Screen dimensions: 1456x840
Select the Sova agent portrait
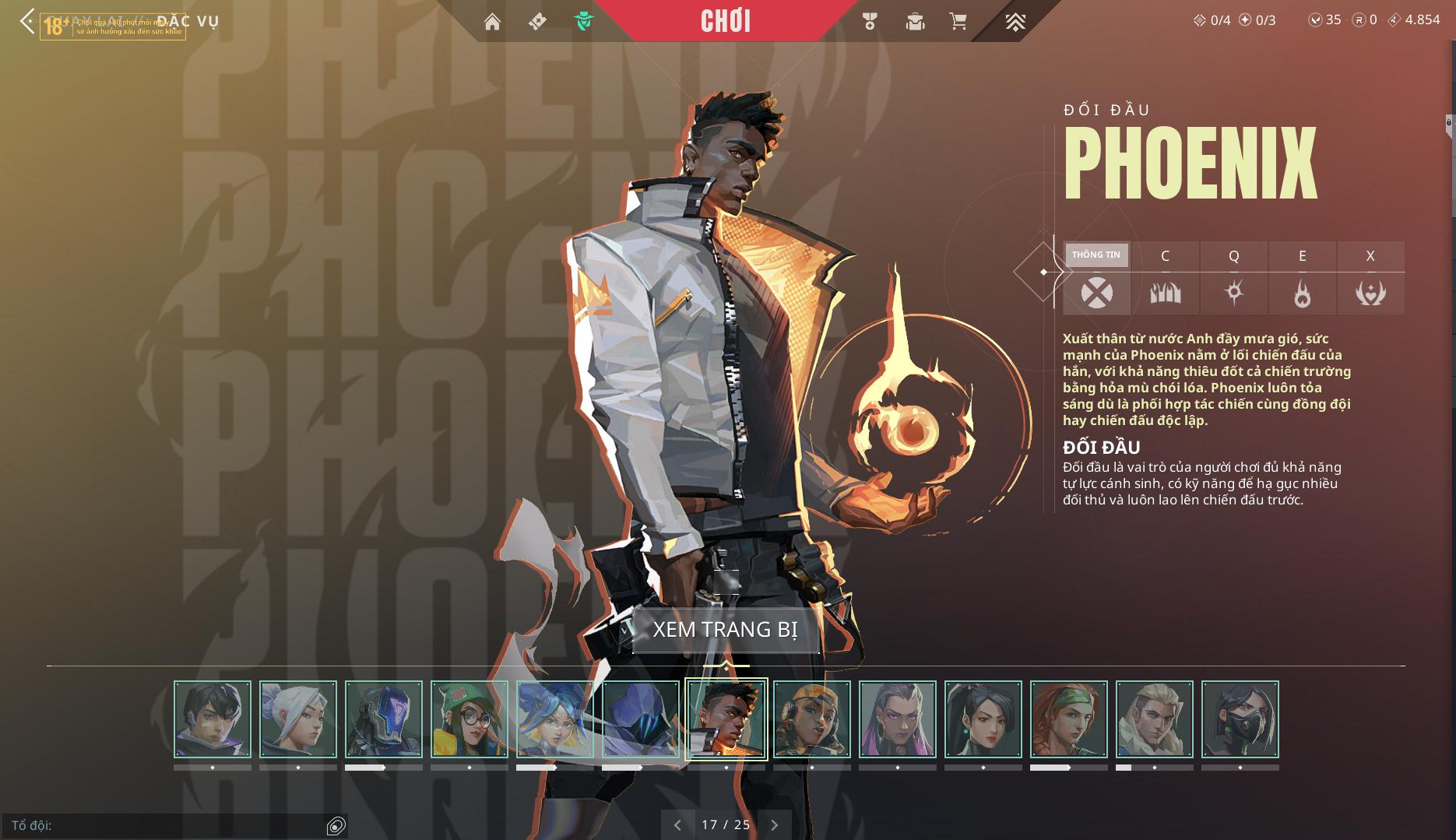pos(1155,719)
